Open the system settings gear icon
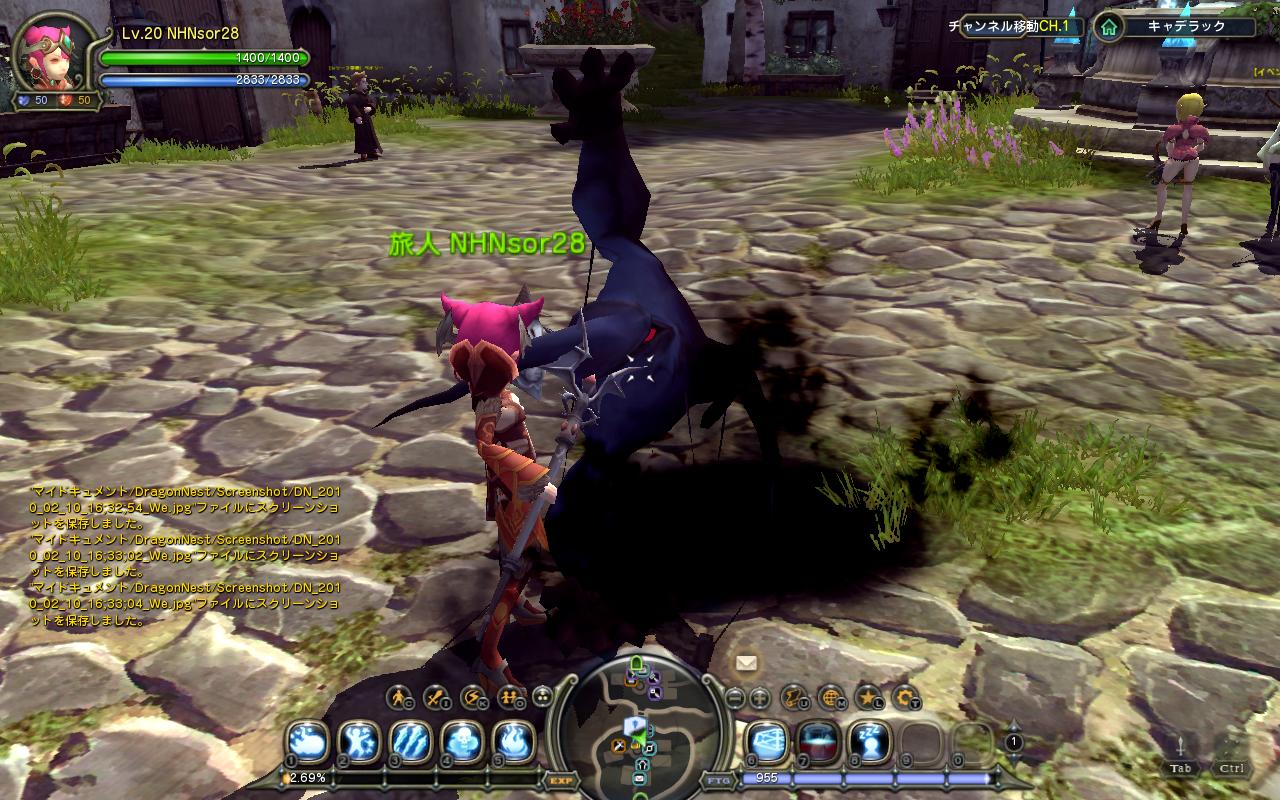 905,696
